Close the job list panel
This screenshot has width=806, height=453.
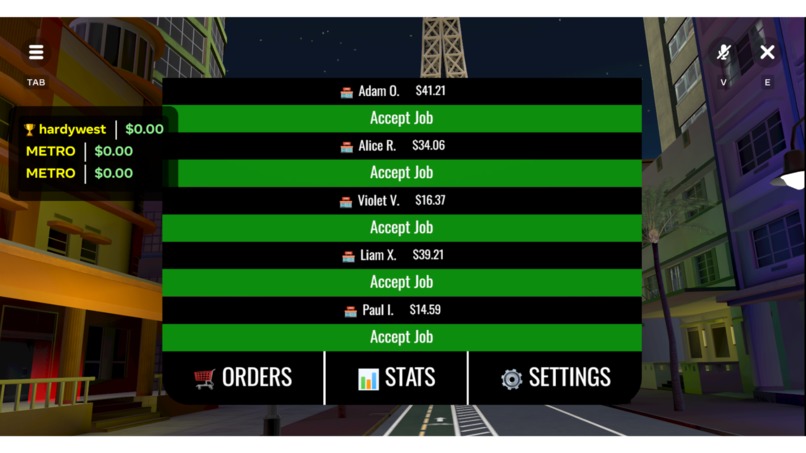(x=767, y=52)
